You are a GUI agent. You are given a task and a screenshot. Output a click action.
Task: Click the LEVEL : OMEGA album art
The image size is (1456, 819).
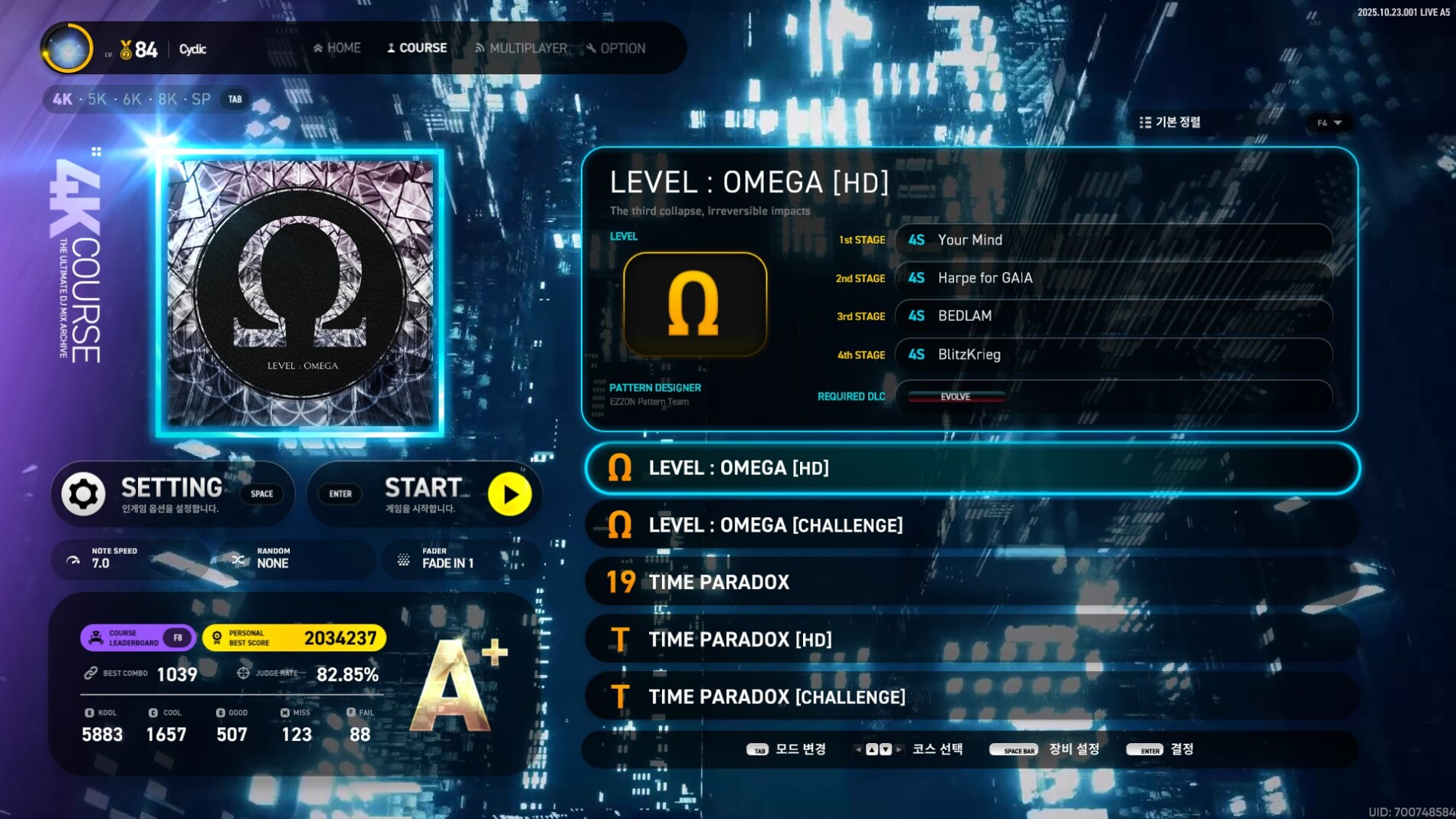300,293
